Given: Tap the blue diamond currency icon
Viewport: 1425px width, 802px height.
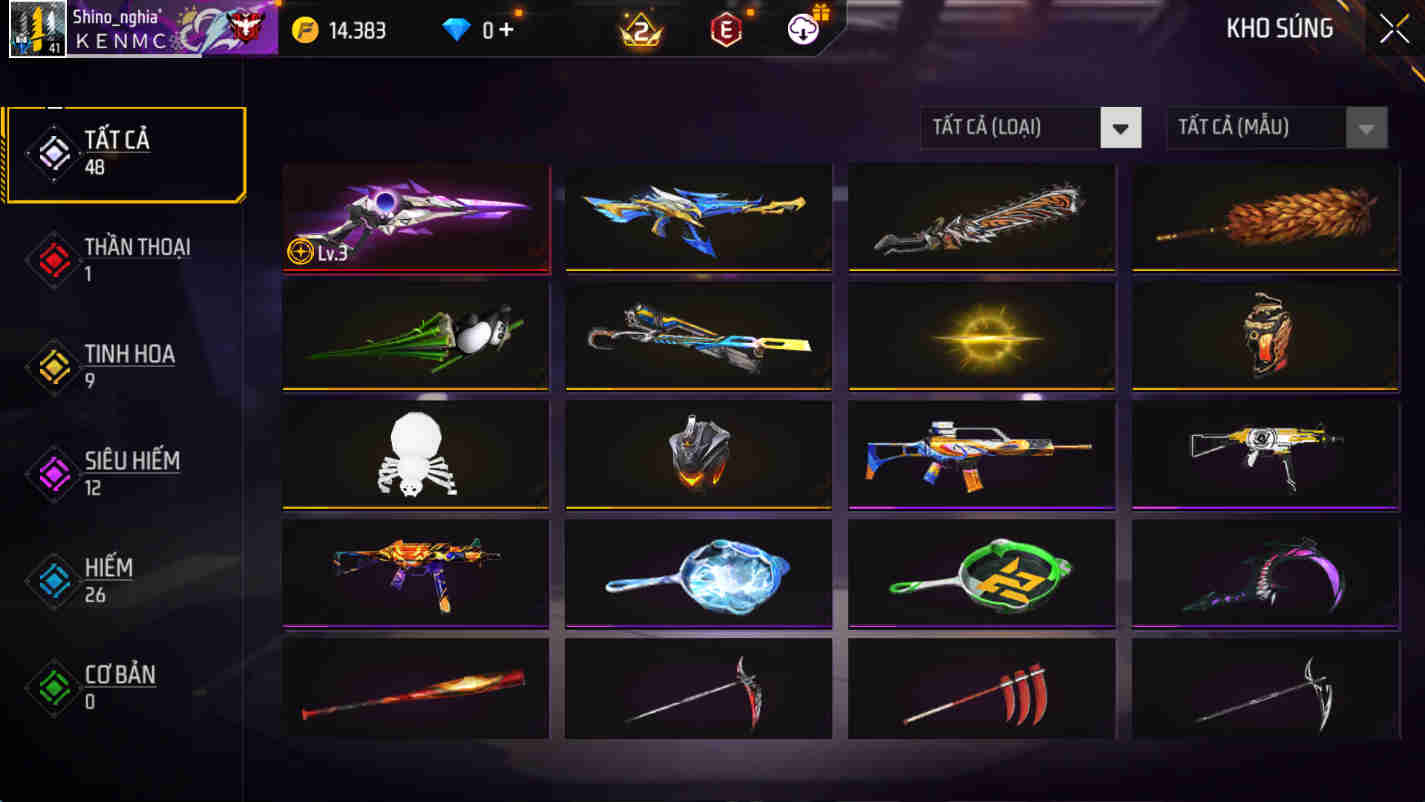Looking at the screenshot, I should tap(455, 30).
